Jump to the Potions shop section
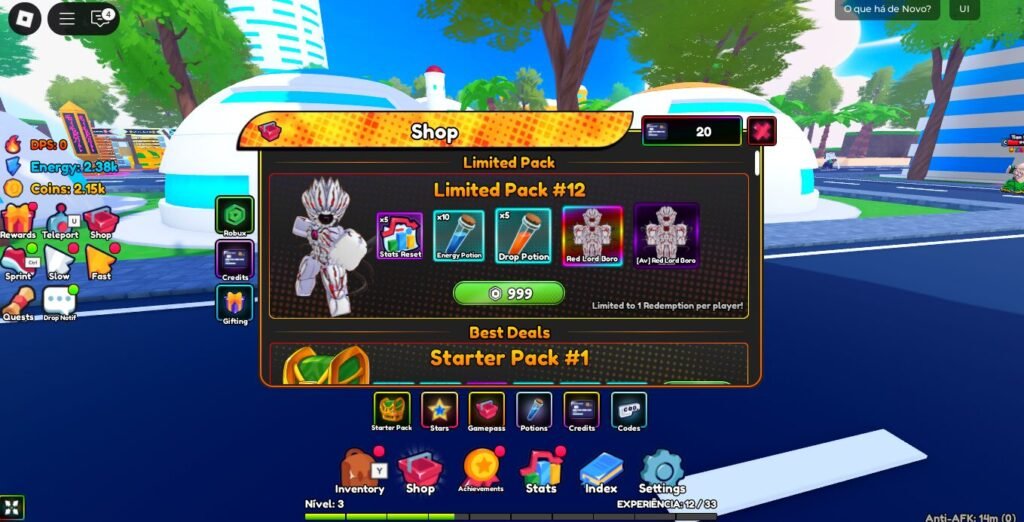This screenshot has height=522, width=1024. (x=534, y=410)
